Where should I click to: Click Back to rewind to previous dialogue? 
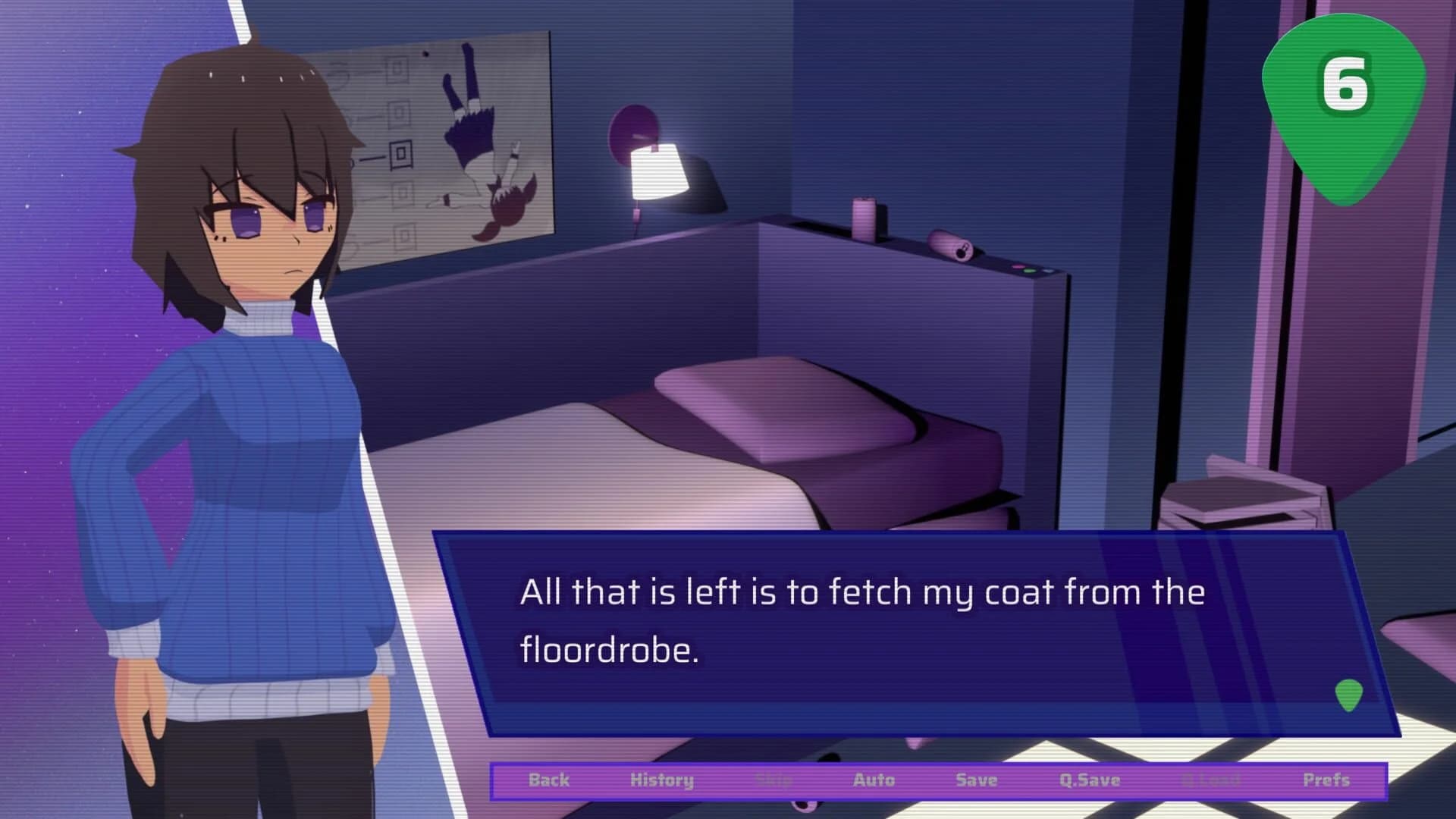pos(550,780)
